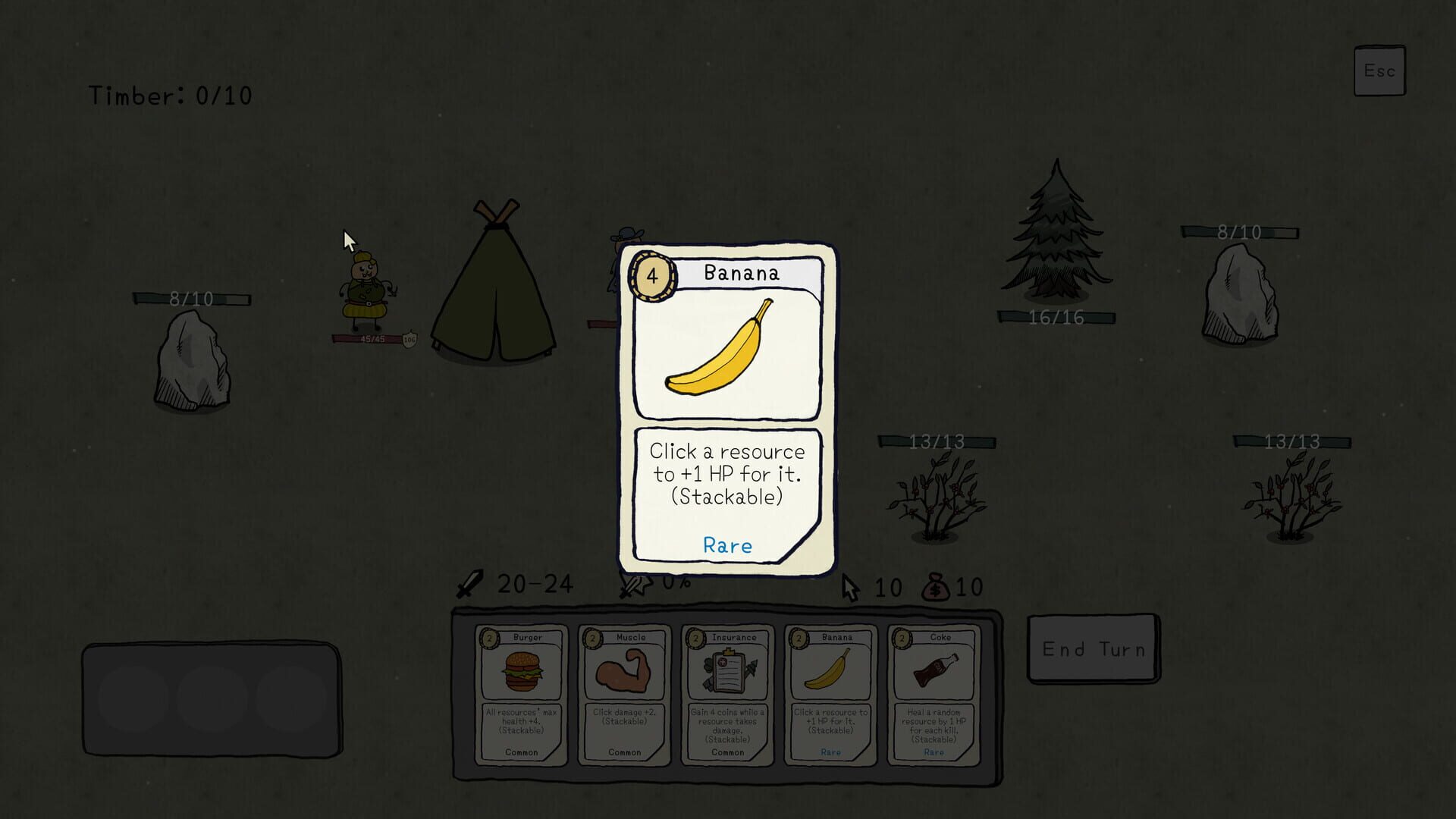Viewport: 1456px width, 819px height.
Task: Click the 16/16 health bar under the pine tree
Action: (1055, 318)
